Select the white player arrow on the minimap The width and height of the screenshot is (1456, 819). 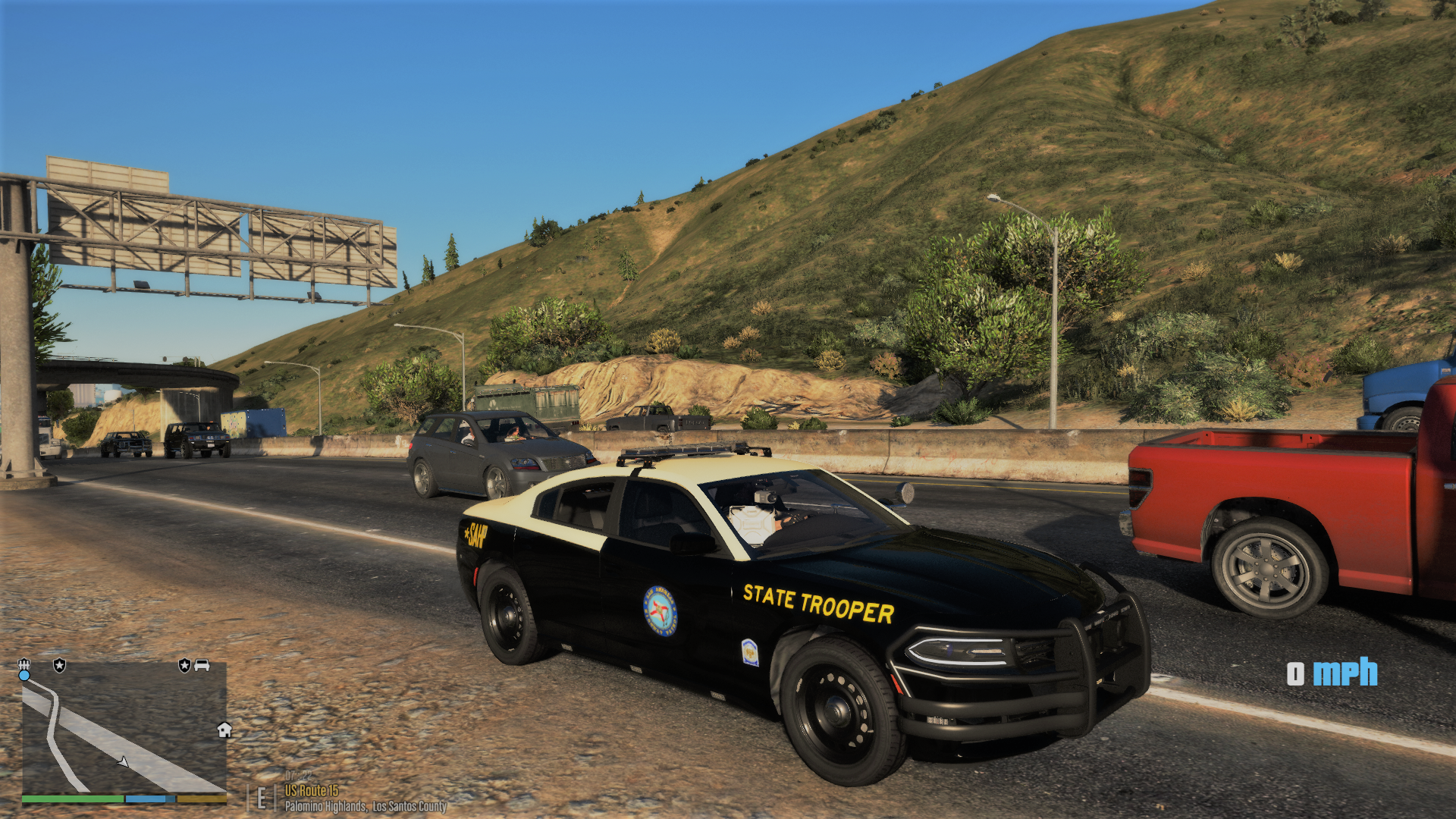124,761
